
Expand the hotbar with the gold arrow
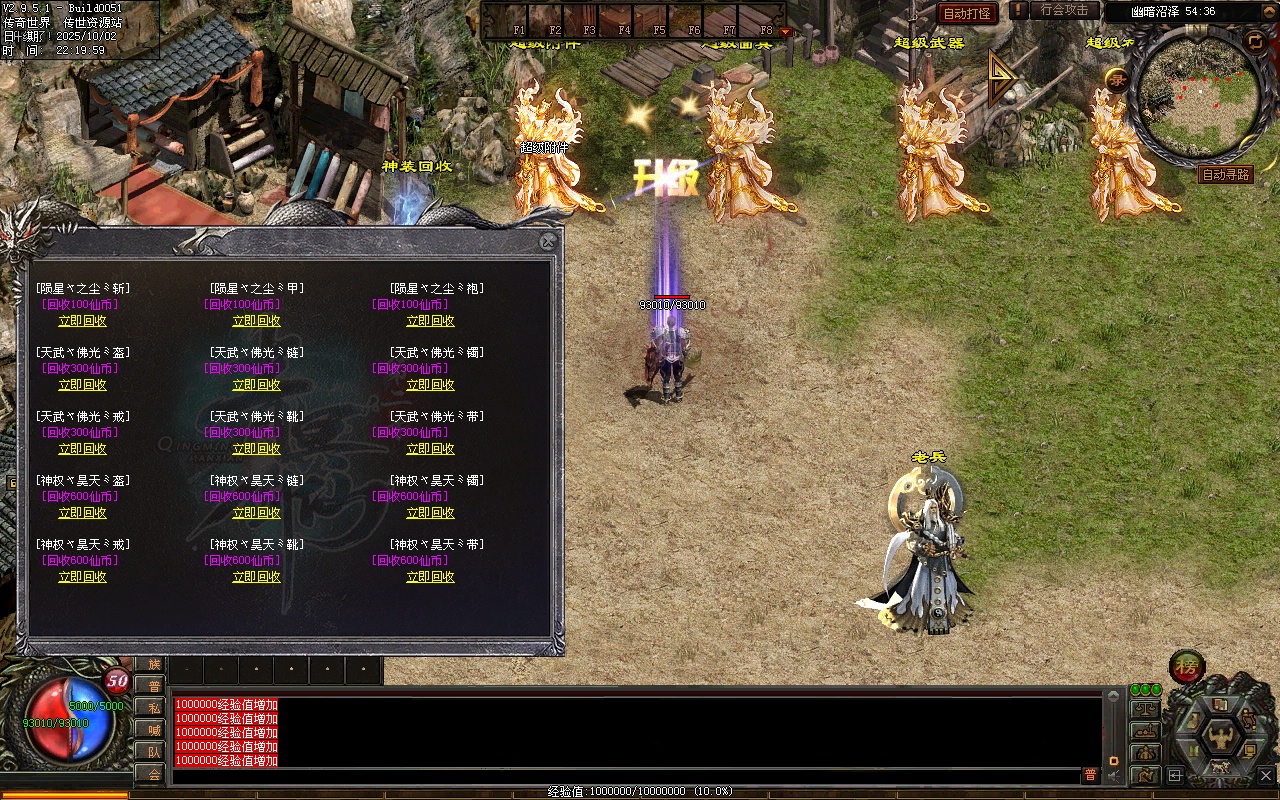(x=785, y=31)
